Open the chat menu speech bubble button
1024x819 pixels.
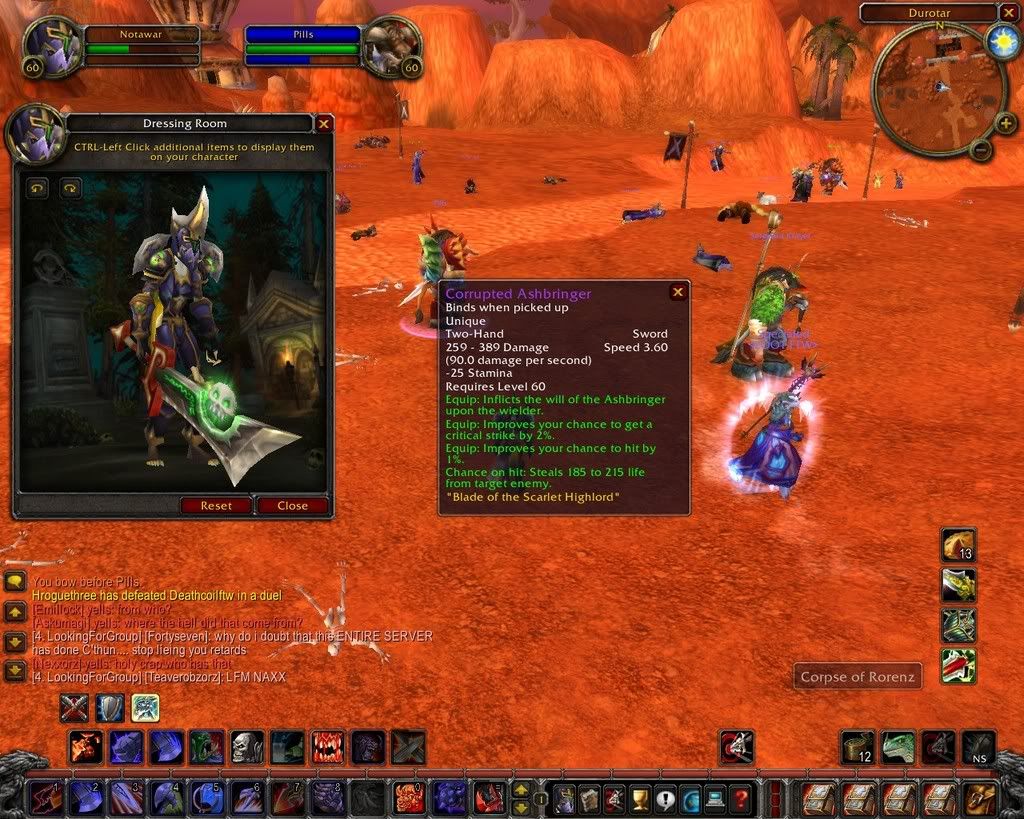pos(15,581)
